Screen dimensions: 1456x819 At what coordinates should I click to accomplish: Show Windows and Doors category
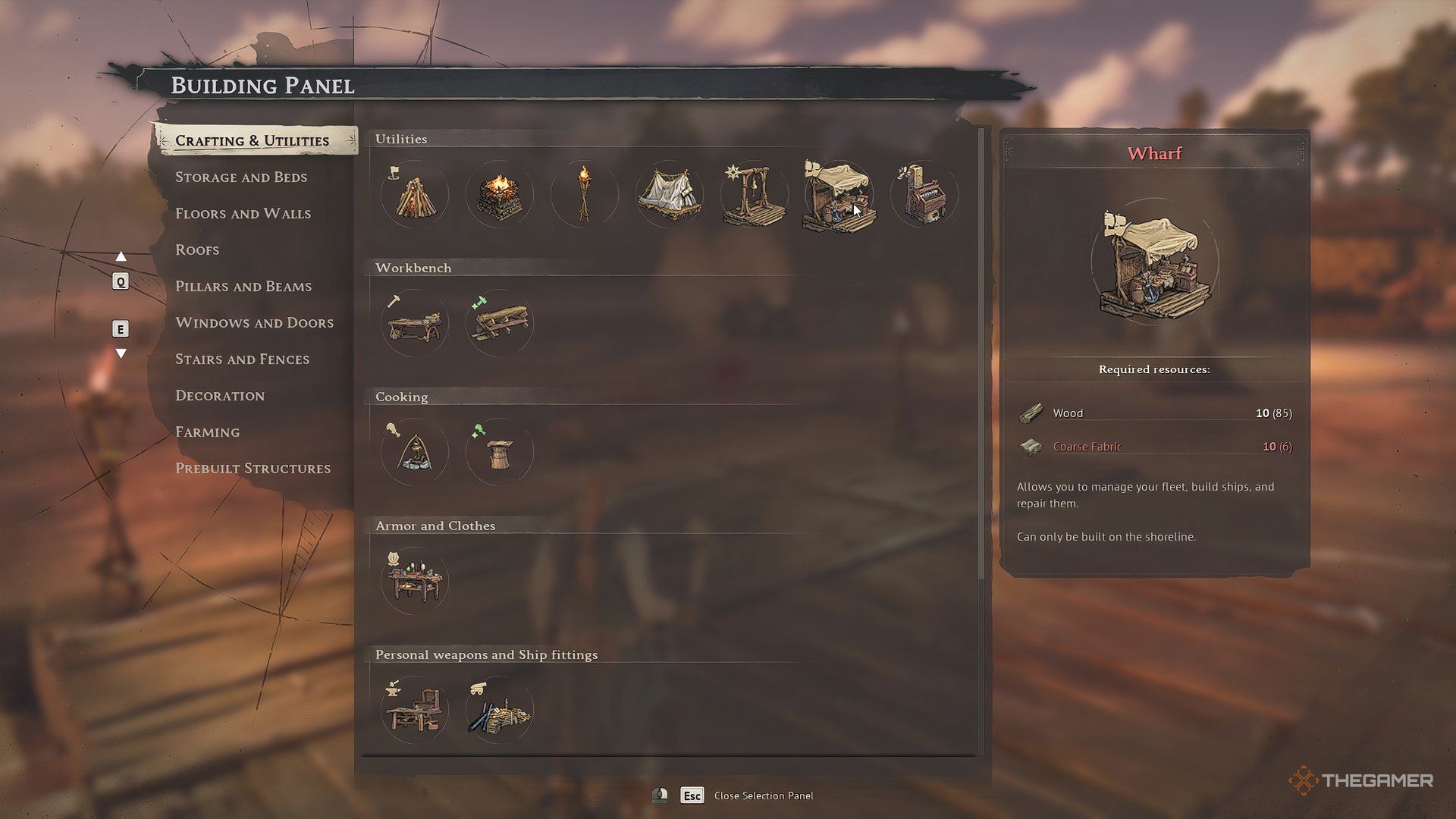point(254,323)
